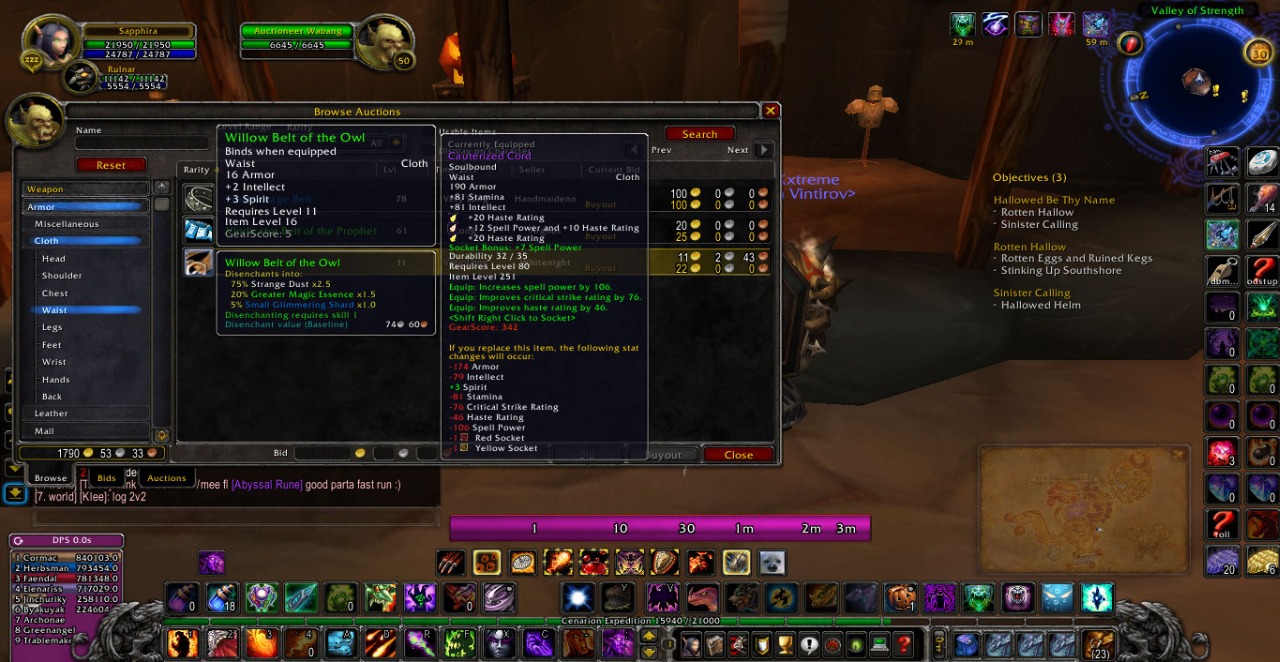Image resolution: width=1280 pixels, height=662 pixels.
Task: Select the Miscellaneous armor subcategory
Action: 67,224
